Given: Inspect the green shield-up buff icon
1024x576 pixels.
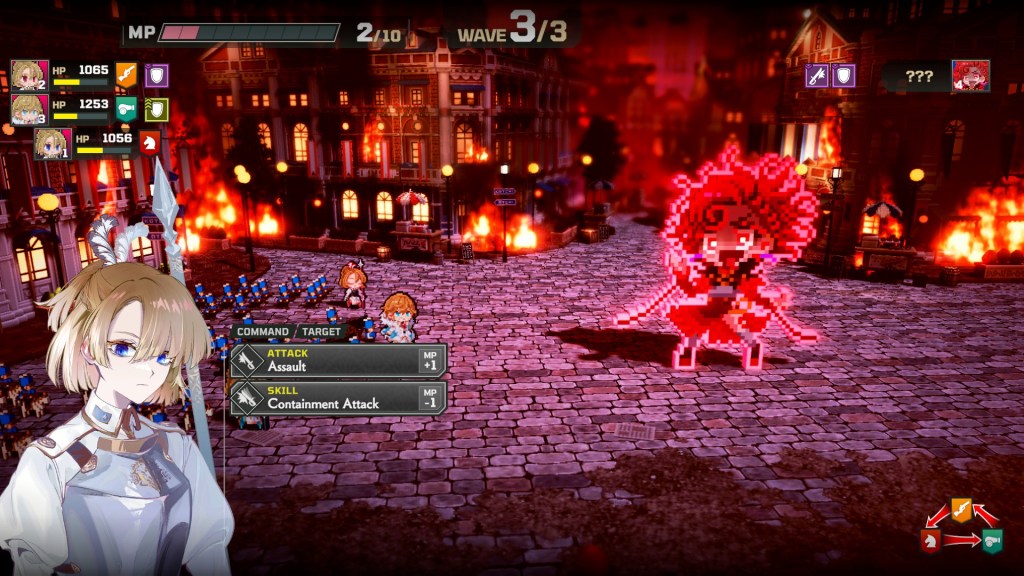Looking at the screenshot, I should point(157,109).
